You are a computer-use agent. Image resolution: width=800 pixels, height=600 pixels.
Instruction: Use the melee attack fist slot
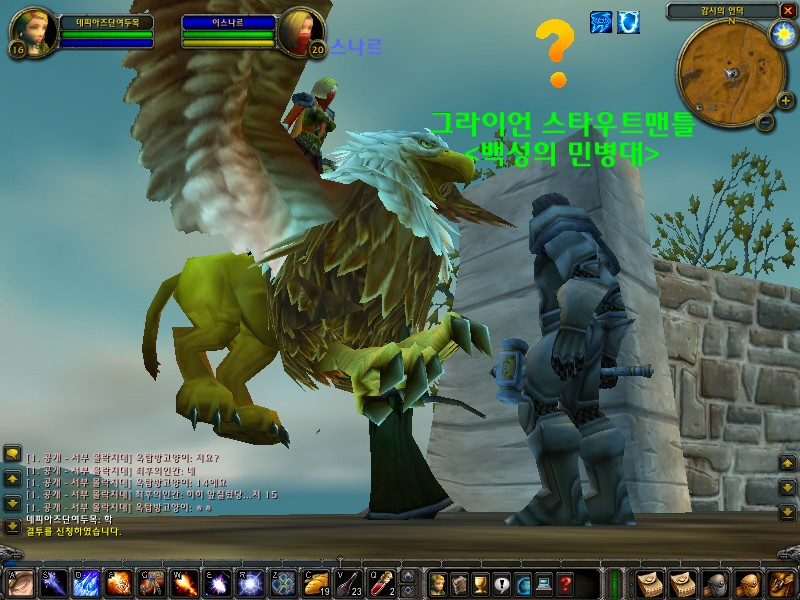21,583
